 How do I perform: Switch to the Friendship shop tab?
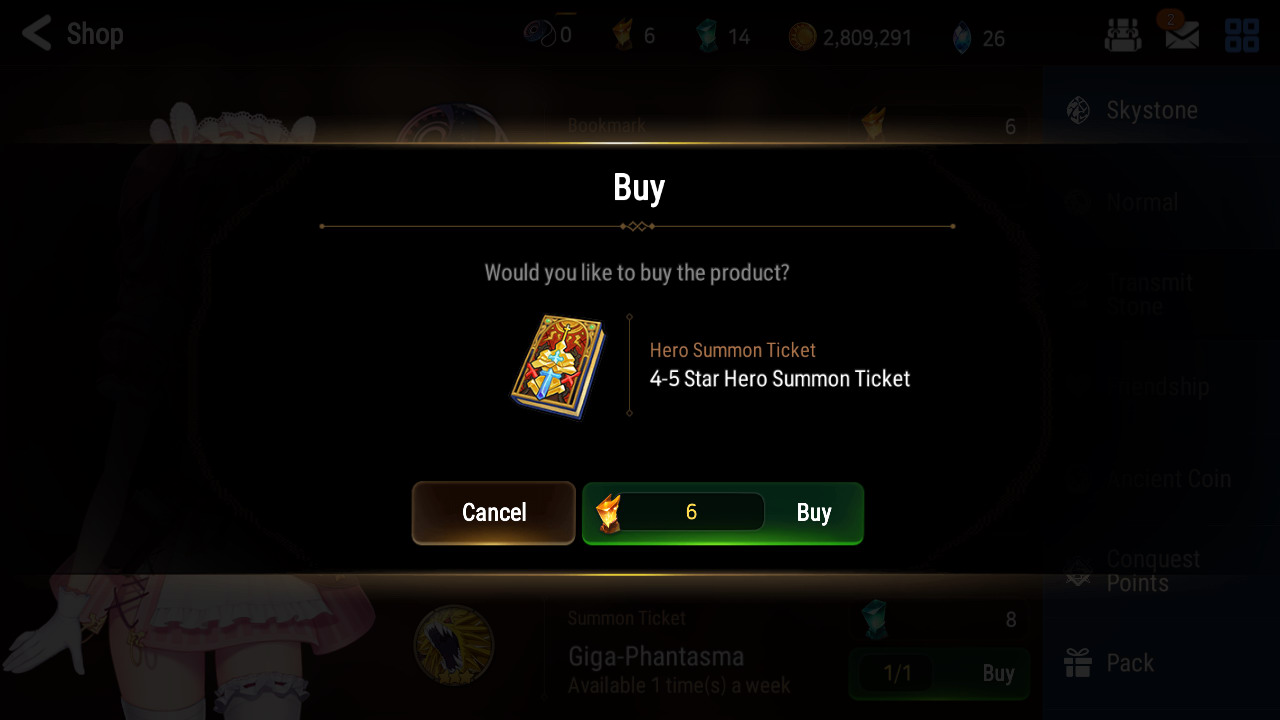click(1150, 387)
